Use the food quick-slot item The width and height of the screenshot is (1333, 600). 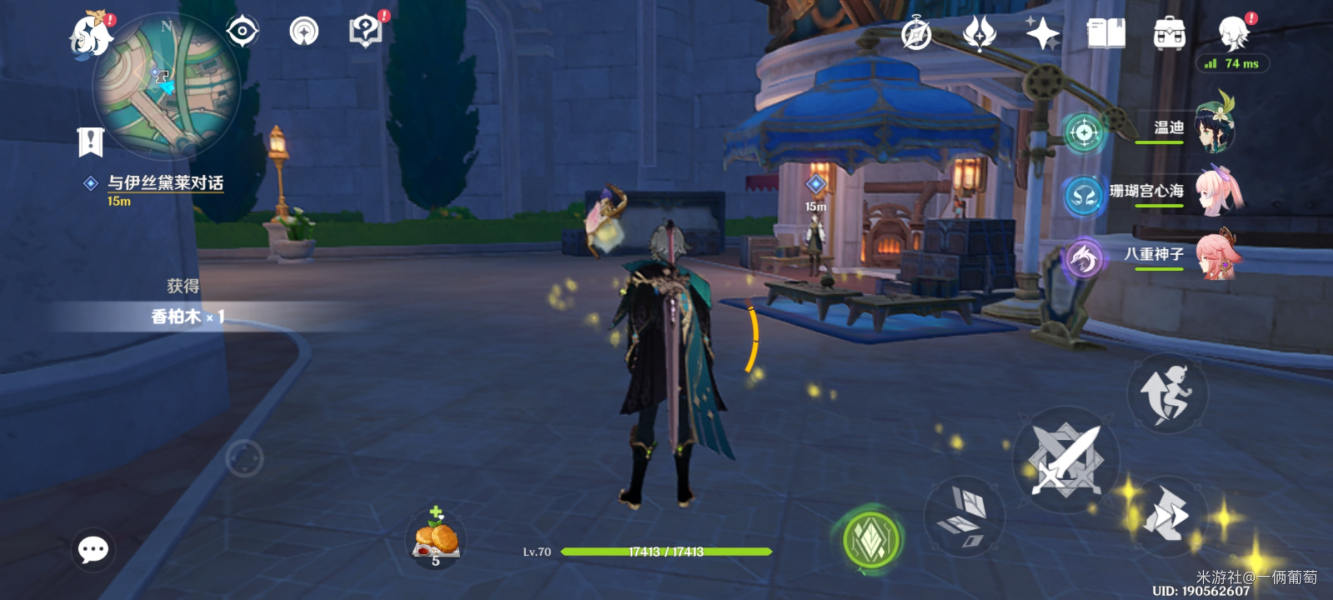pyautogui.click(x=437, y=540)
